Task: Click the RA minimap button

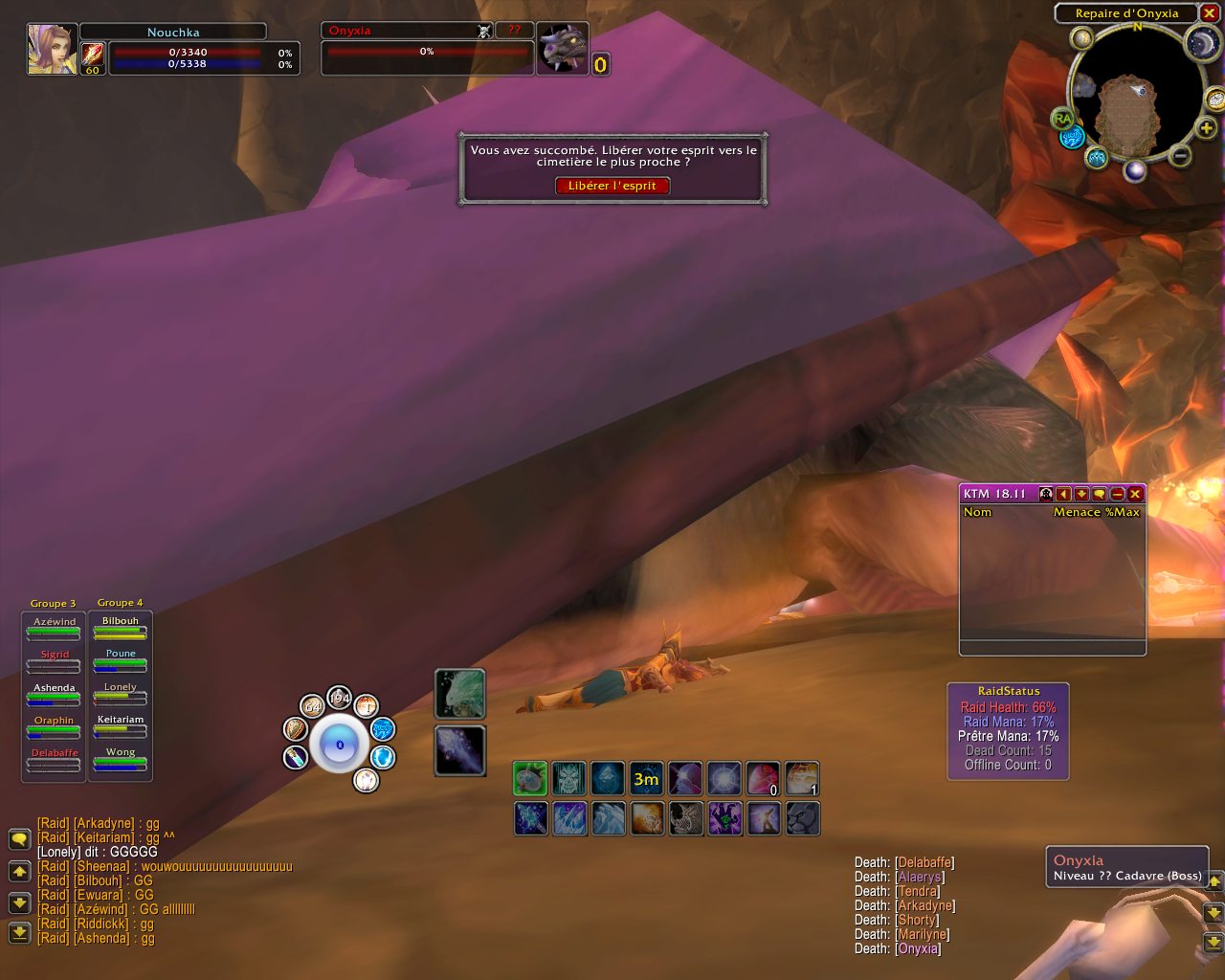Action: click(x=1062, y=119)
